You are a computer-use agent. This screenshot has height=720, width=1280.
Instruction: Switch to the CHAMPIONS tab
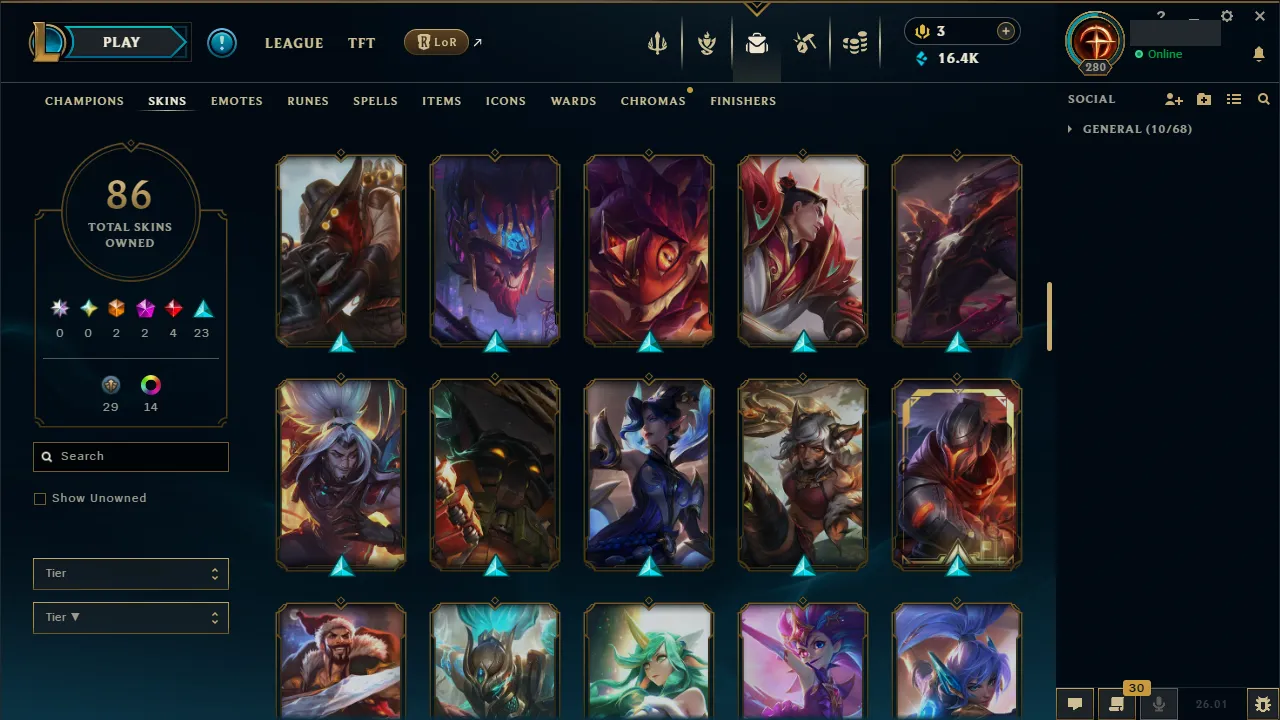pos(84,101)
